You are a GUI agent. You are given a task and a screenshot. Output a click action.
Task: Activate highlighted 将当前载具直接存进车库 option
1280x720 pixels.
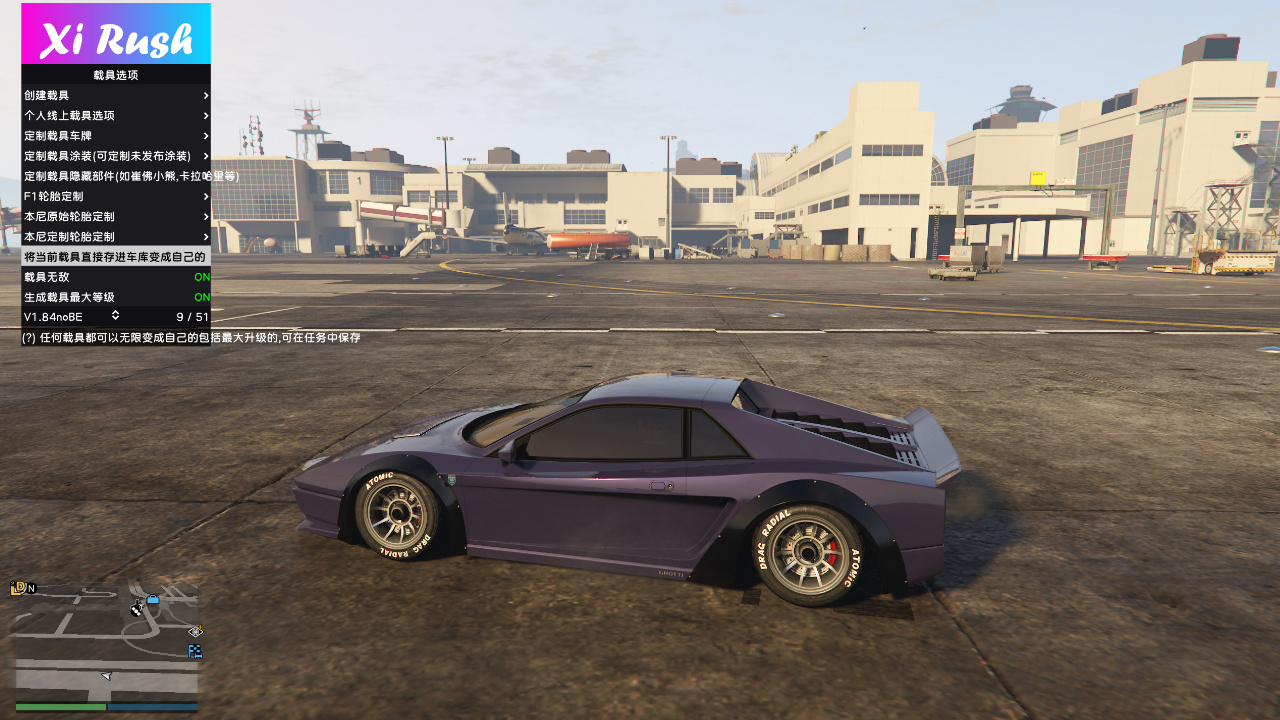115,257
